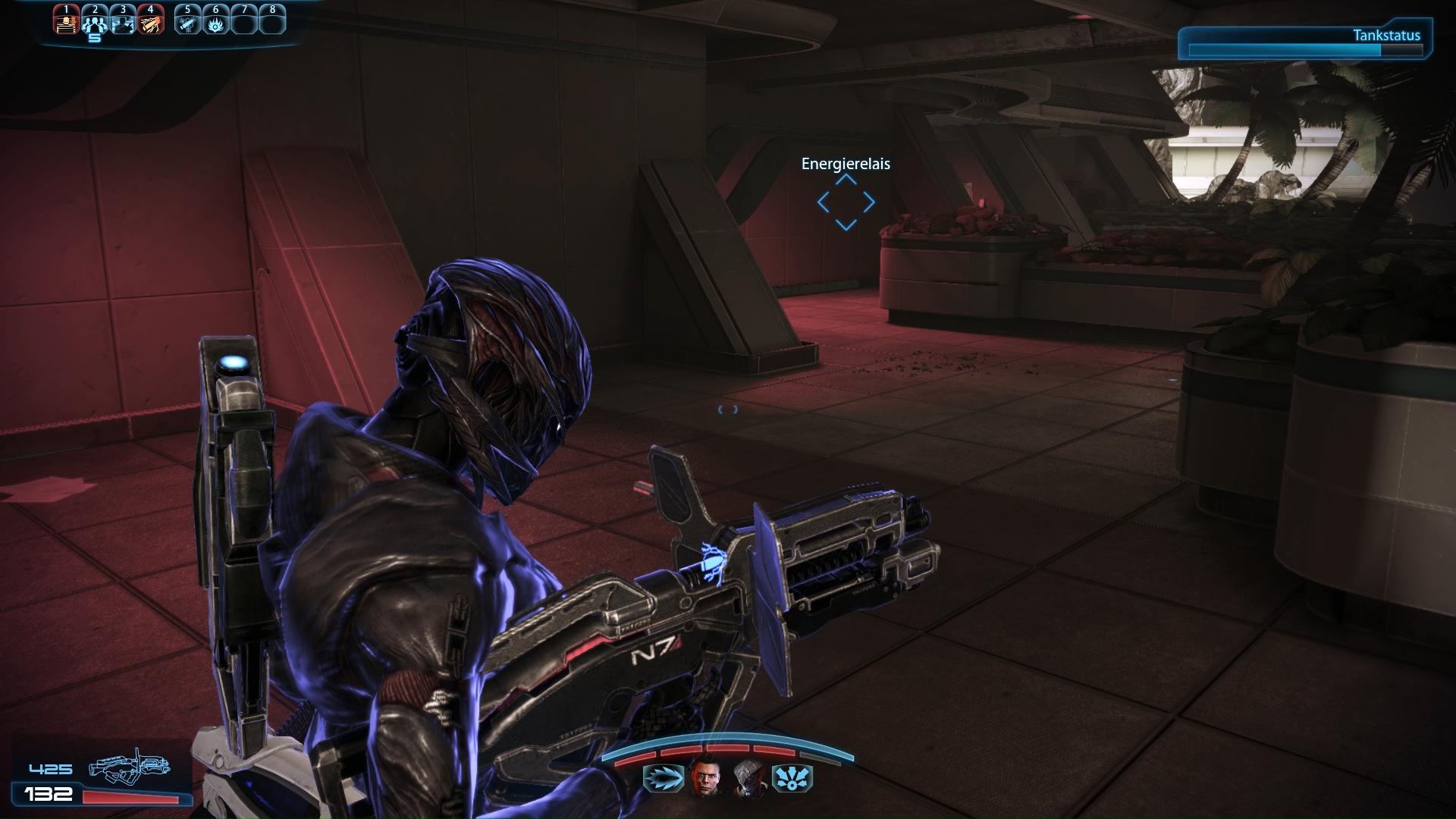The image size is (1456, 819).
Task: Click the Energierelais objective marker
Action: [x=846, y=202]
